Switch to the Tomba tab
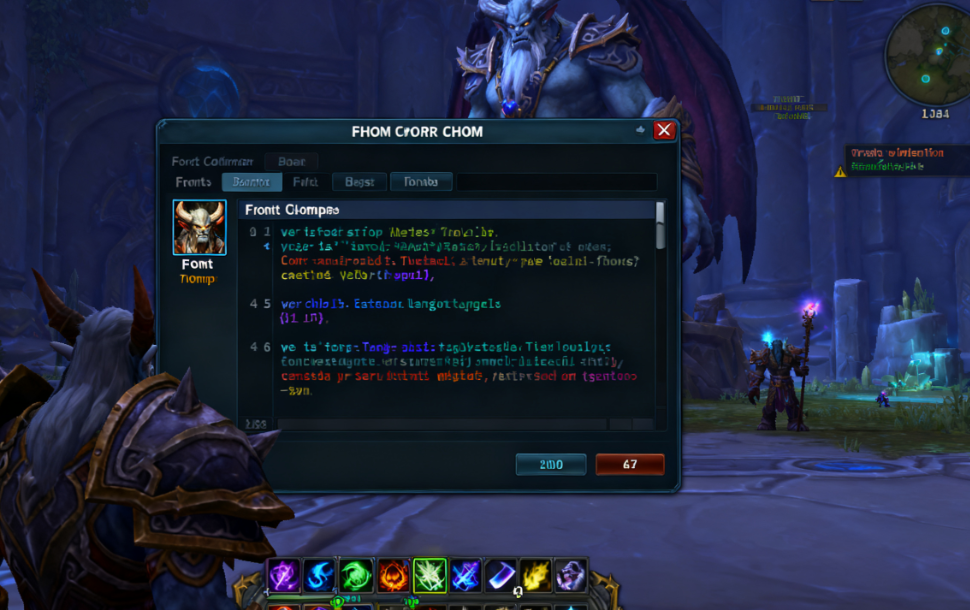Viewport: 970px width, 610px height. [x=421, y=182]
